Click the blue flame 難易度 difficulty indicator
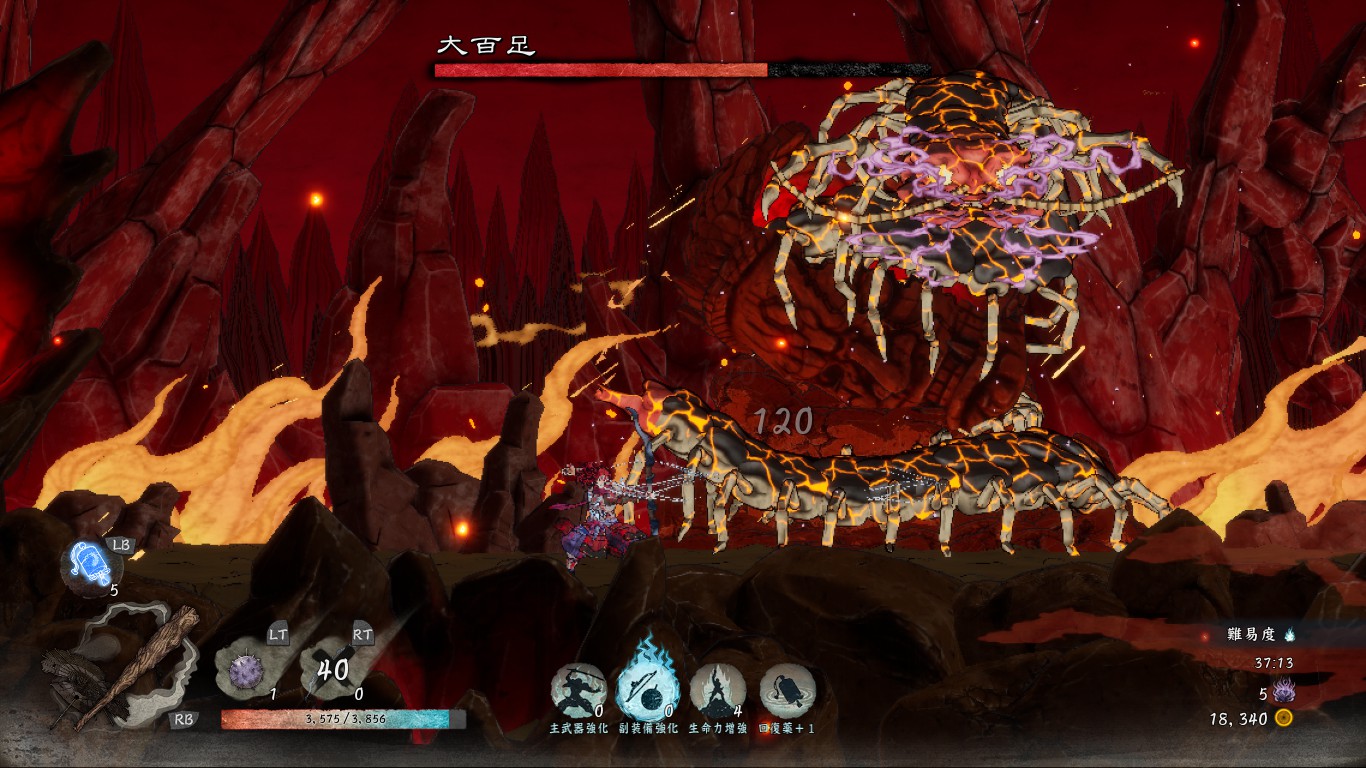 [1289, 634]
